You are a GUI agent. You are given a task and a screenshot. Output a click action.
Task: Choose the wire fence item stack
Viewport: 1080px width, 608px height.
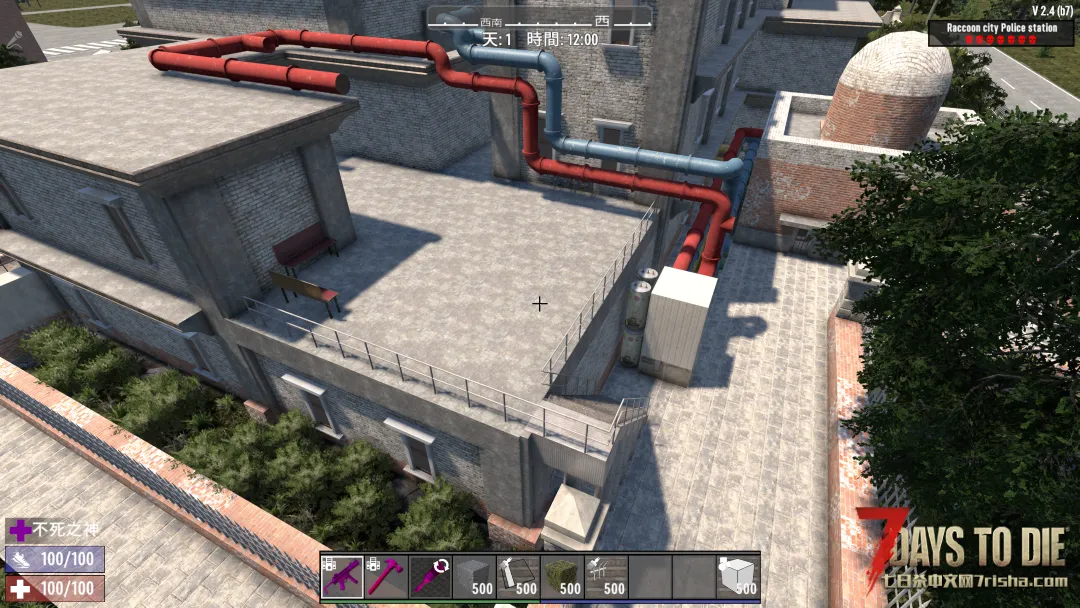coord(606,577)
